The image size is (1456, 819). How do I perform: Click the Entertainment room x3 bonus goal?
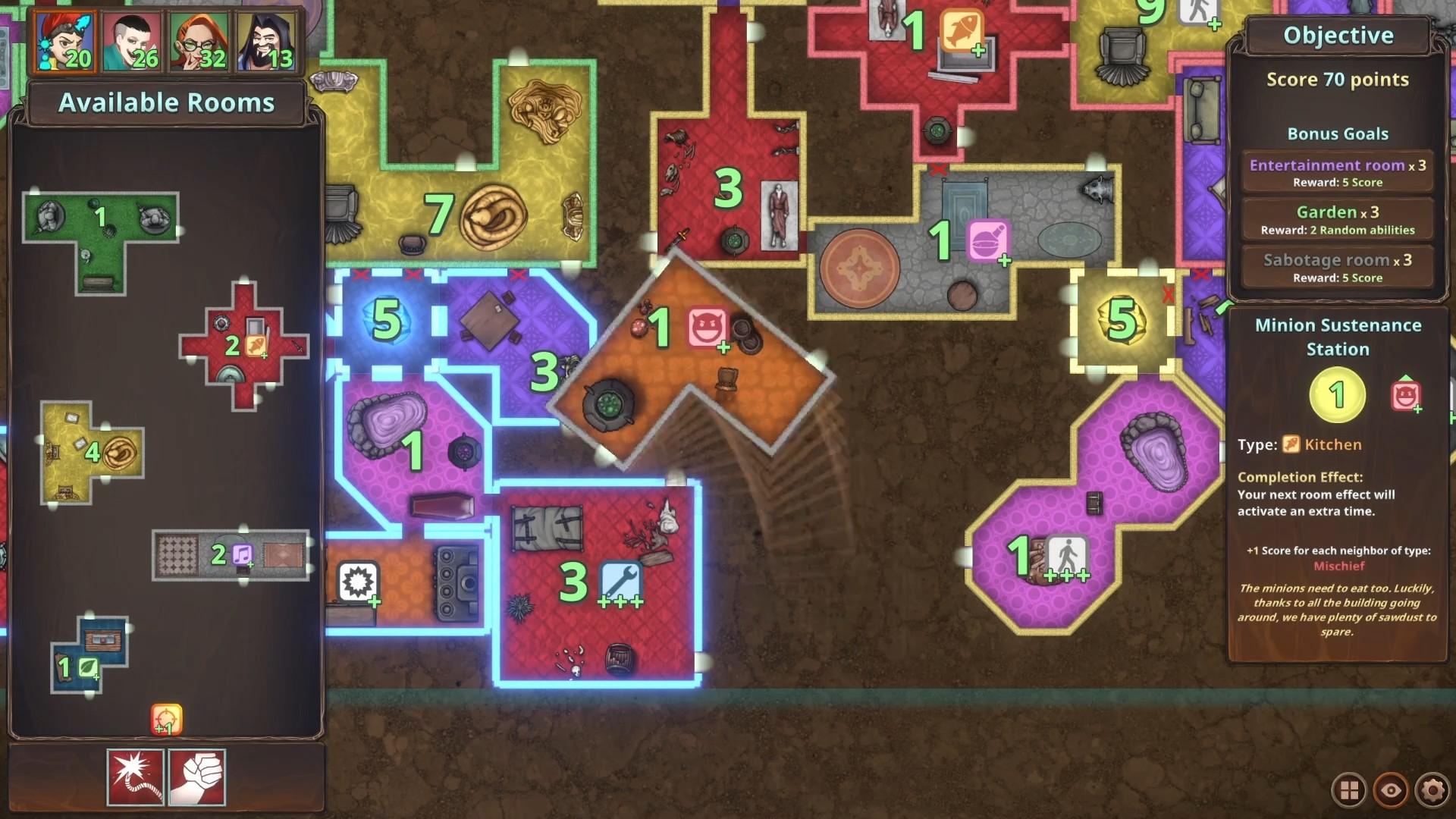pos(1337,170)
